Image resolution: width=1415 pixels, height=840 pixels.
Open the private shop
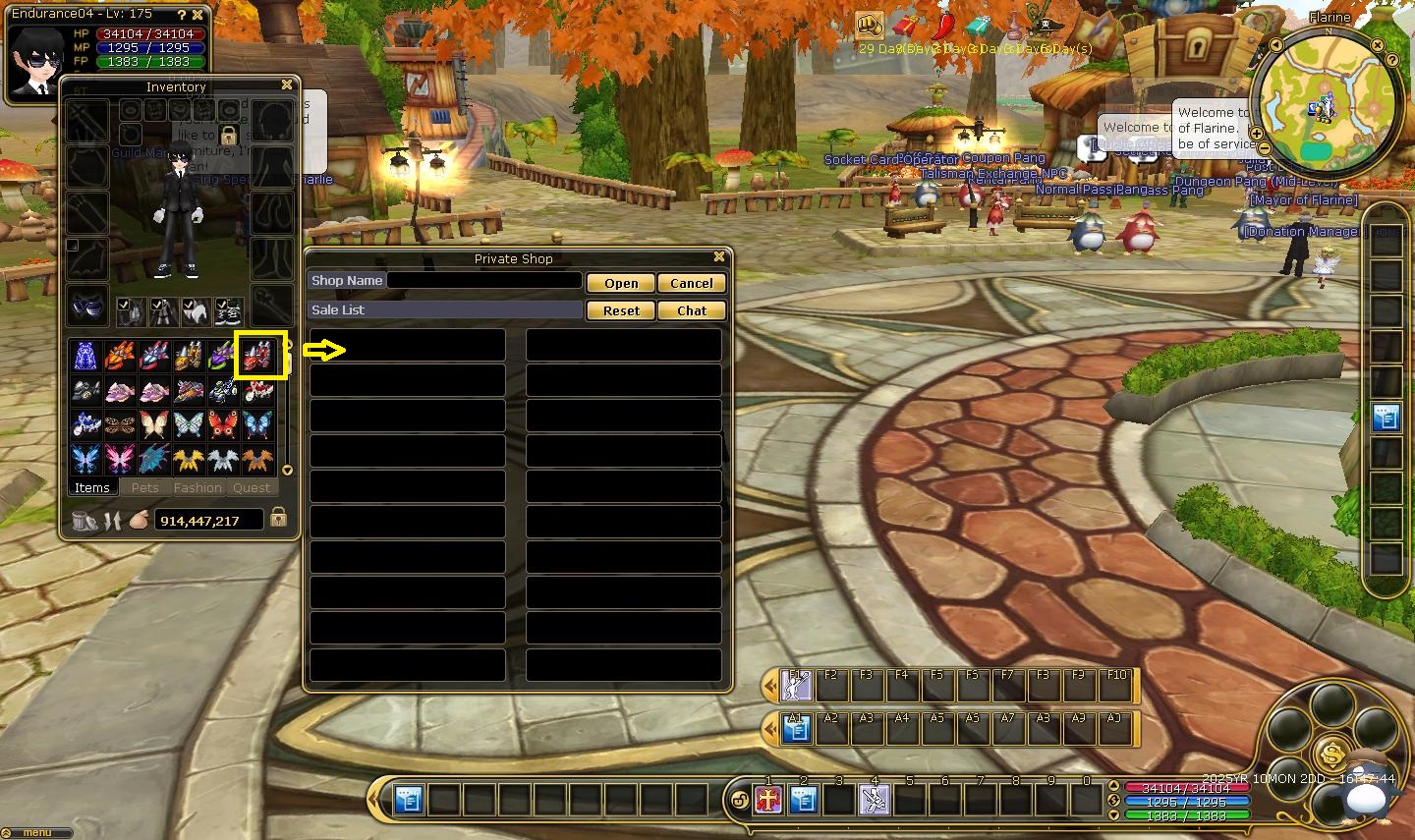(x=621, y=283)
